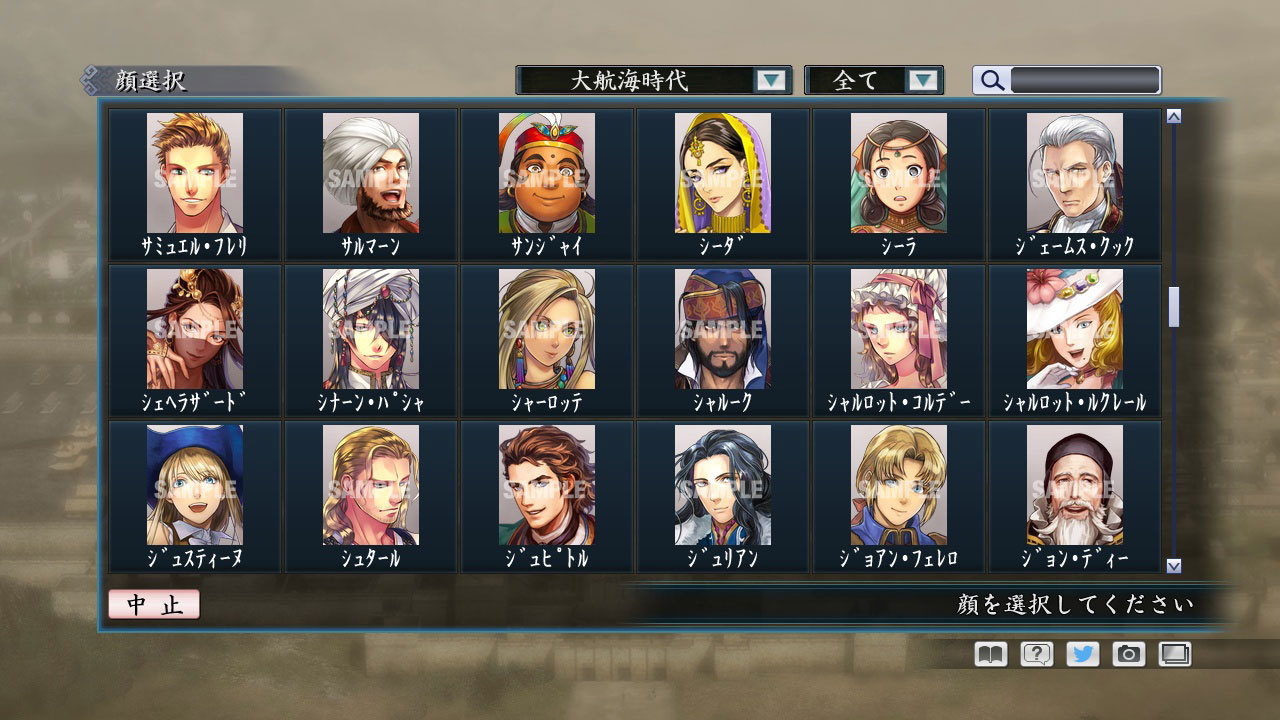Select the ジュリアン character portrait

pos(723,487)
